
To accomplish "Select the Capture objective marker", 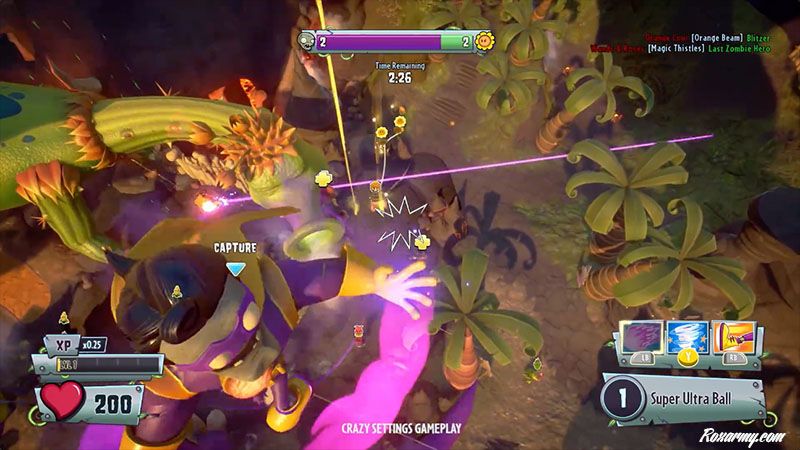I will [x=235, y=268].
